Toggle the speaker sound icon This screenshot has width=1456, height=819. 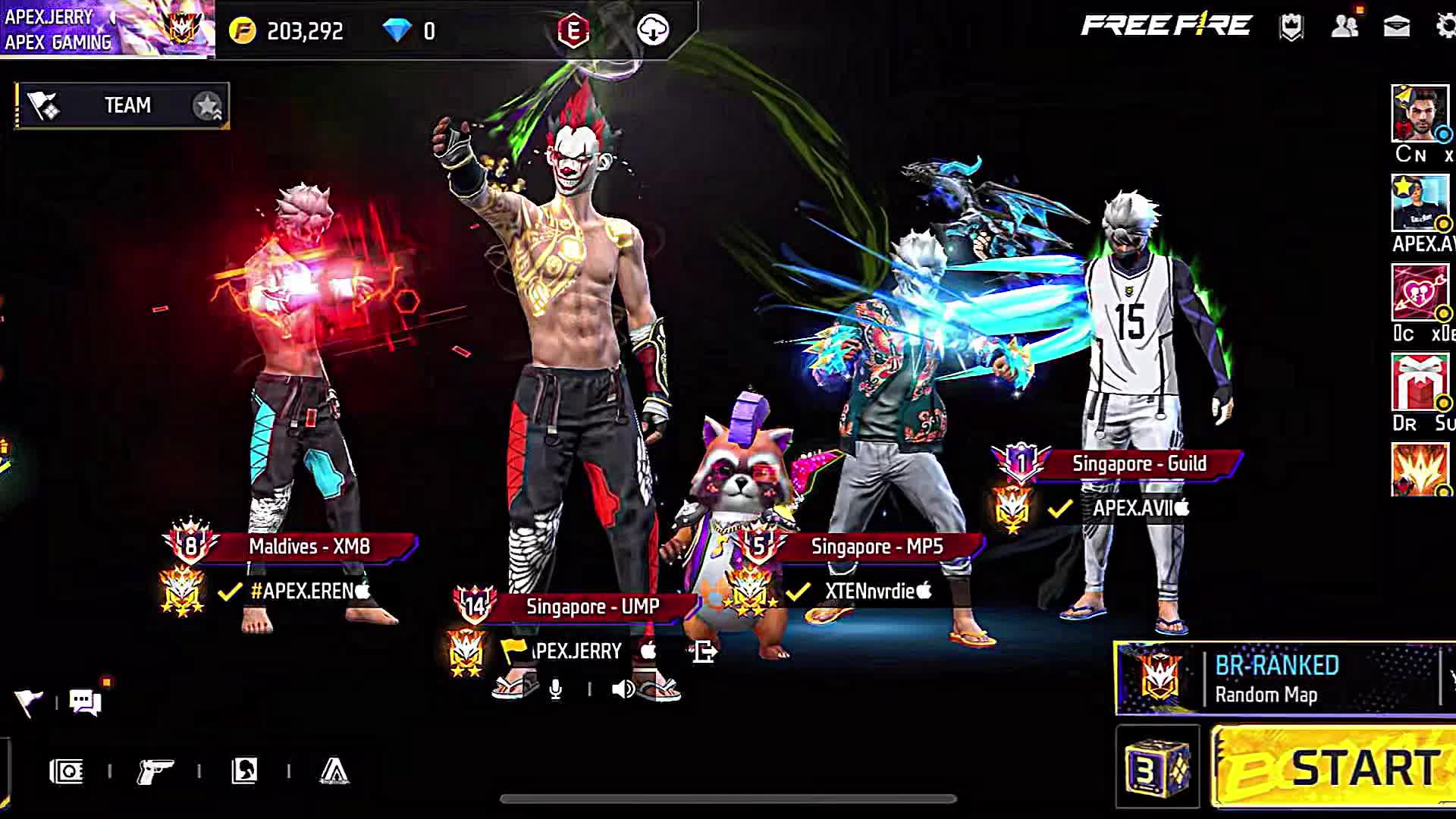(623, 689)
